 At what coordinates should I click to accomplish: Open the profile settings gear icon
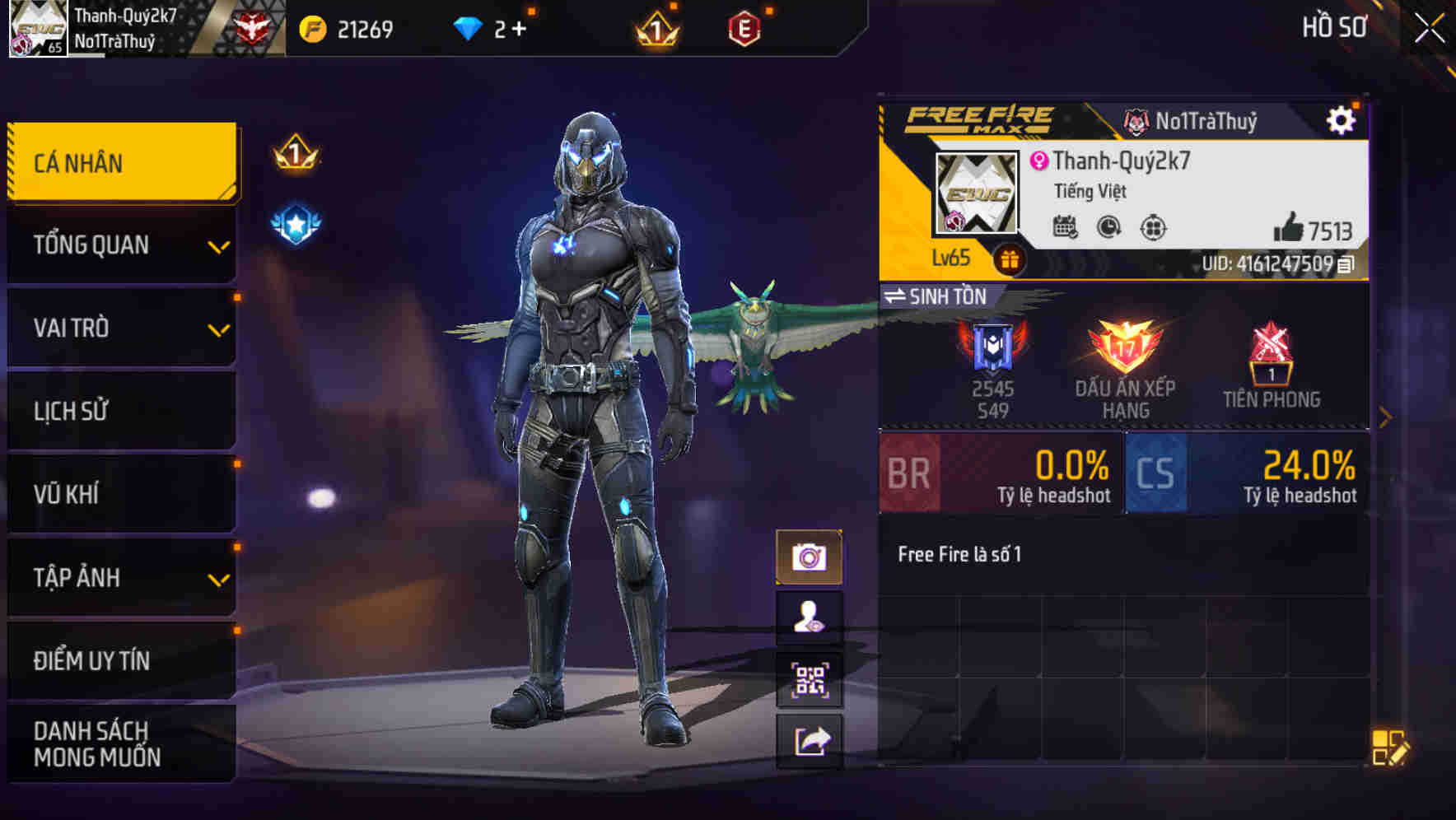click(1342, 118)
